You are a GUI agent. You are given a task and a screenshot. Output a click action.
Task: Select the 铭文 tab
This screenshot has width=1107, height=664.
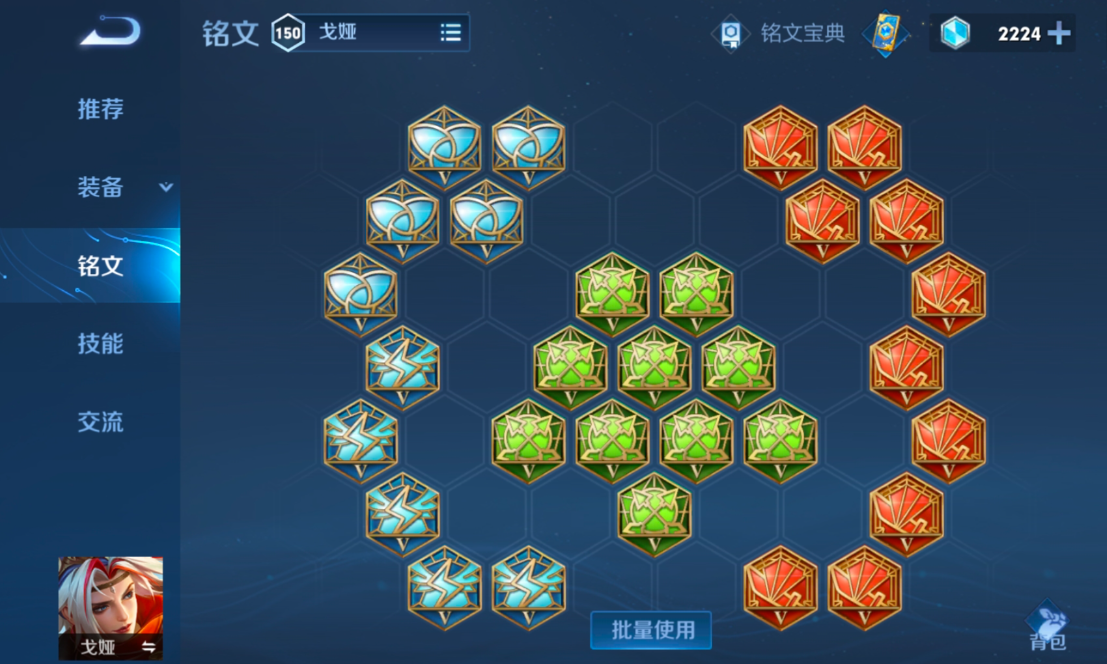(100, 266)
